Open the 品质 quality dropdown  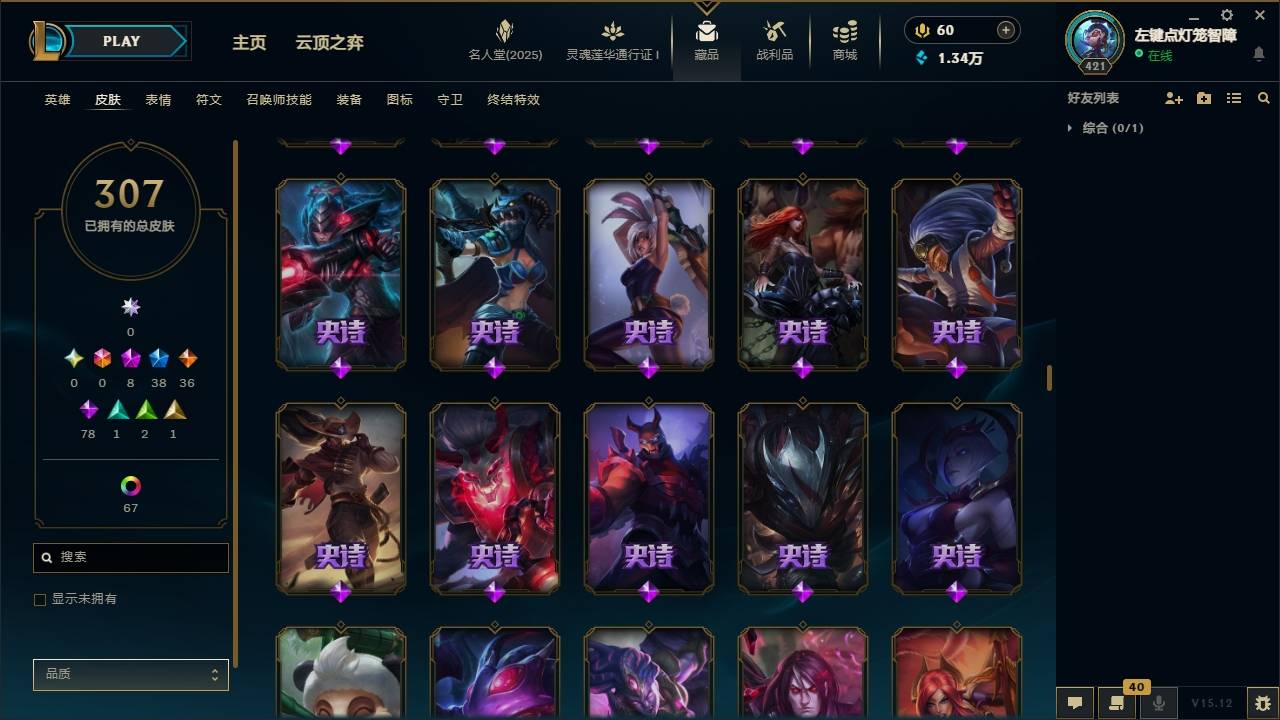point(130,674)
